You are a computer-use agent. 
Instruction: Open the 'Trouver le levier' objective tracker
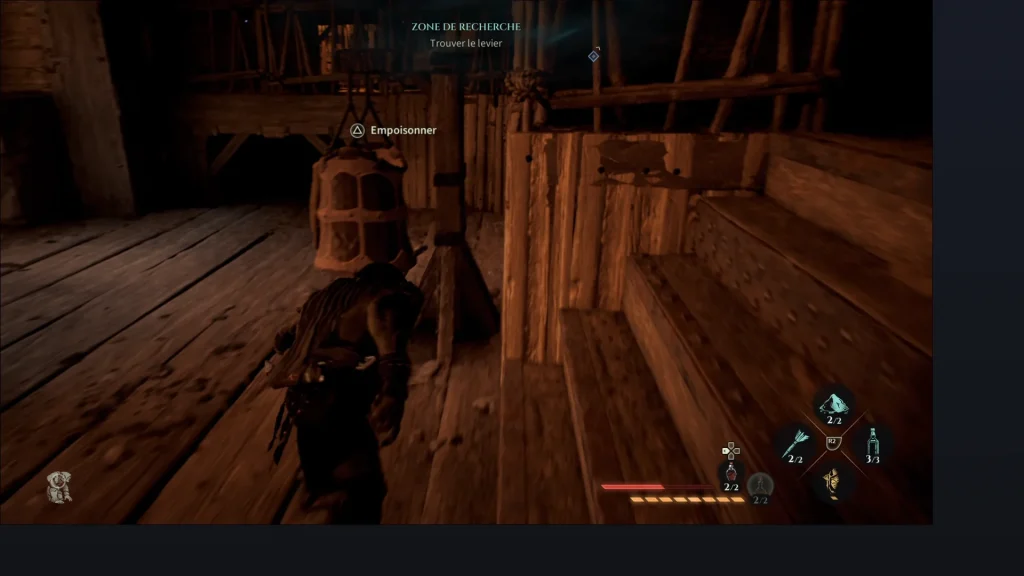tap(466, 43)
